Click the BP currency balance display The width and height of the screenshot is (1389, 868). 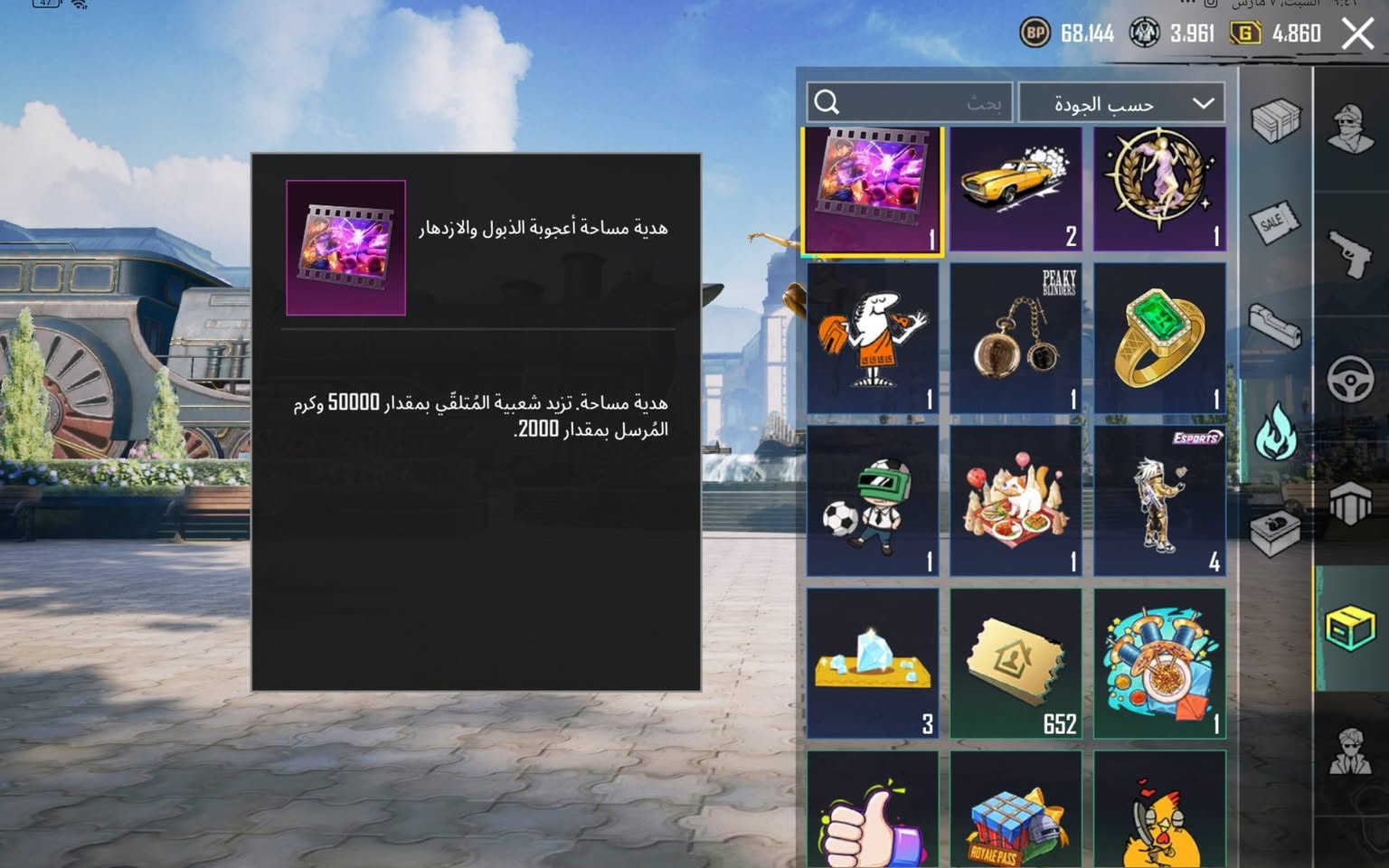(x=1063, y=34)
